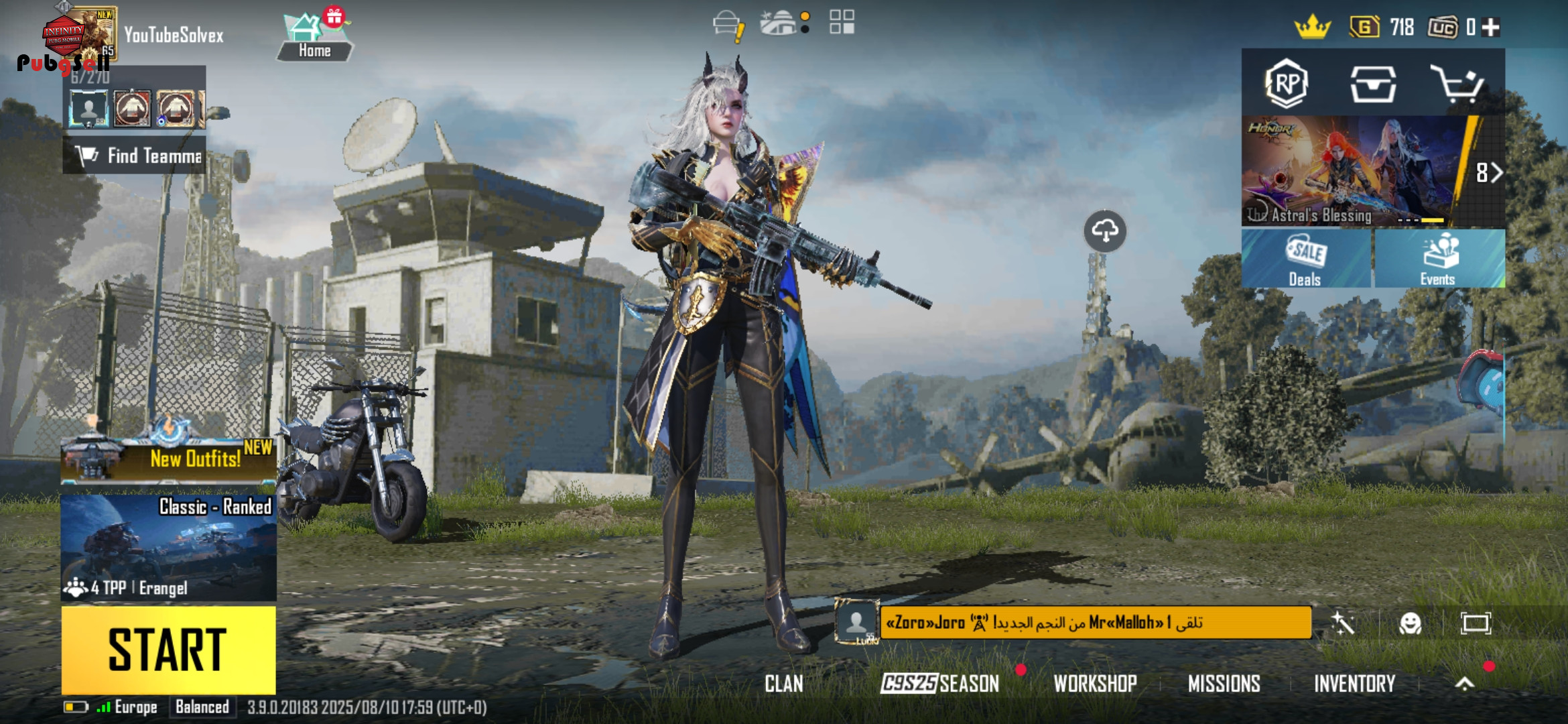Viewport: 1568px width, 724px height.
Task: Open the Deals sale panel
Action: coord(1305,259)
